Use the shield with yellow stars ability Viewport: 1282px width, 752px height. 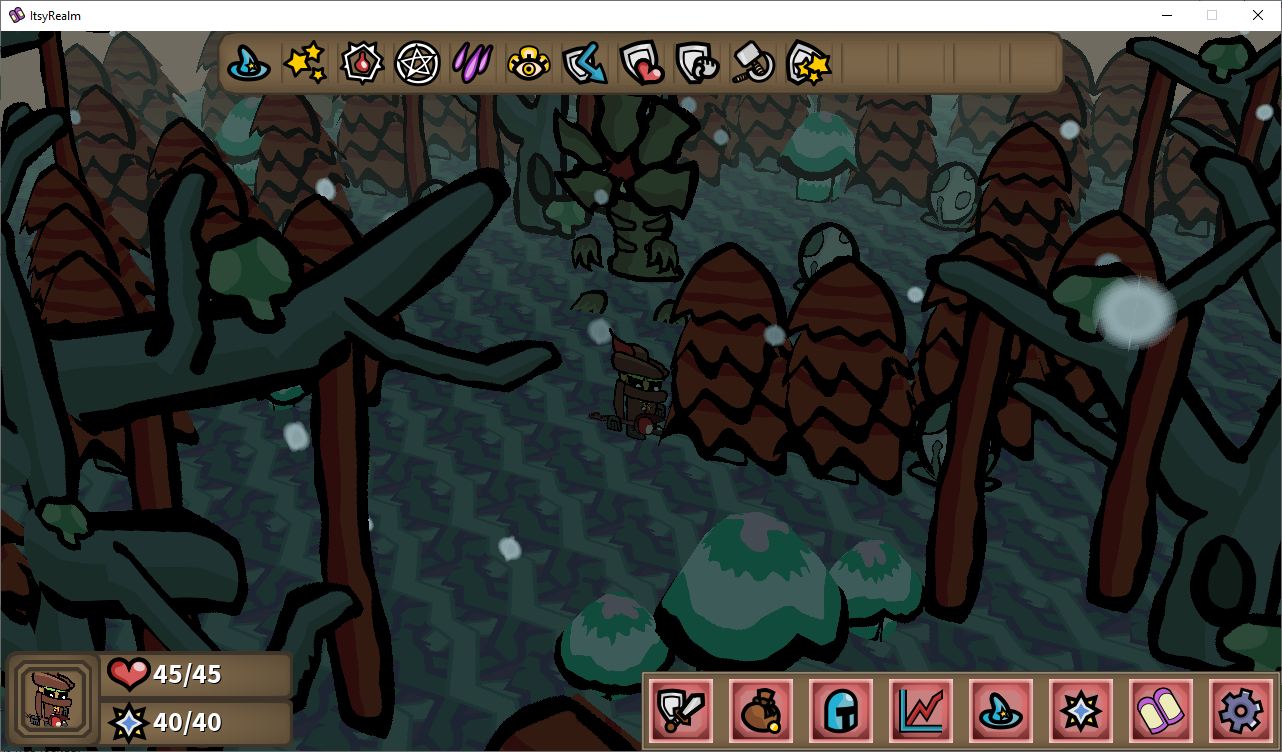[808, 63]
